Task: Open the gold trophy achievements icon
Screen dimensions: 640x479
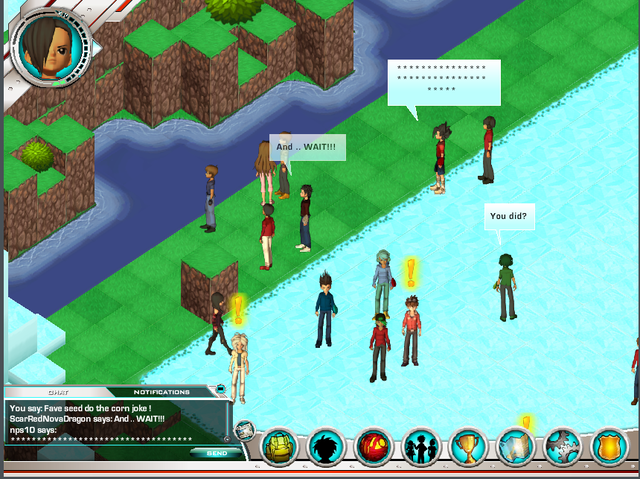Action: [x=468, y=446]
